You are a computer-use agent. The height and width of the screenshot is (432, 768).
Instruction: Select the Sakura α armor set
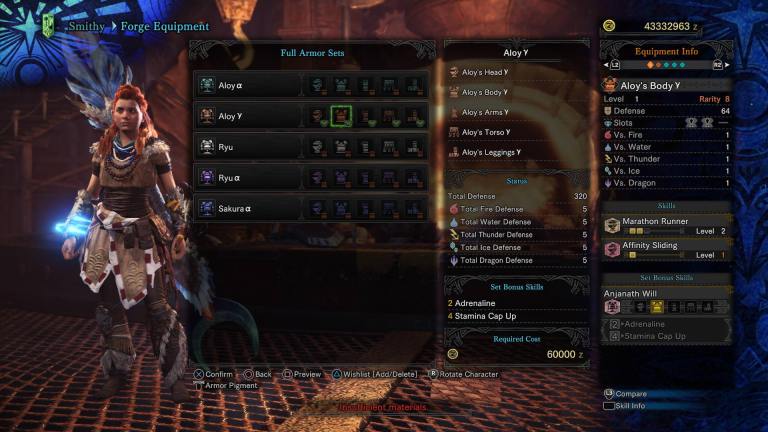(x=250, y=208)
